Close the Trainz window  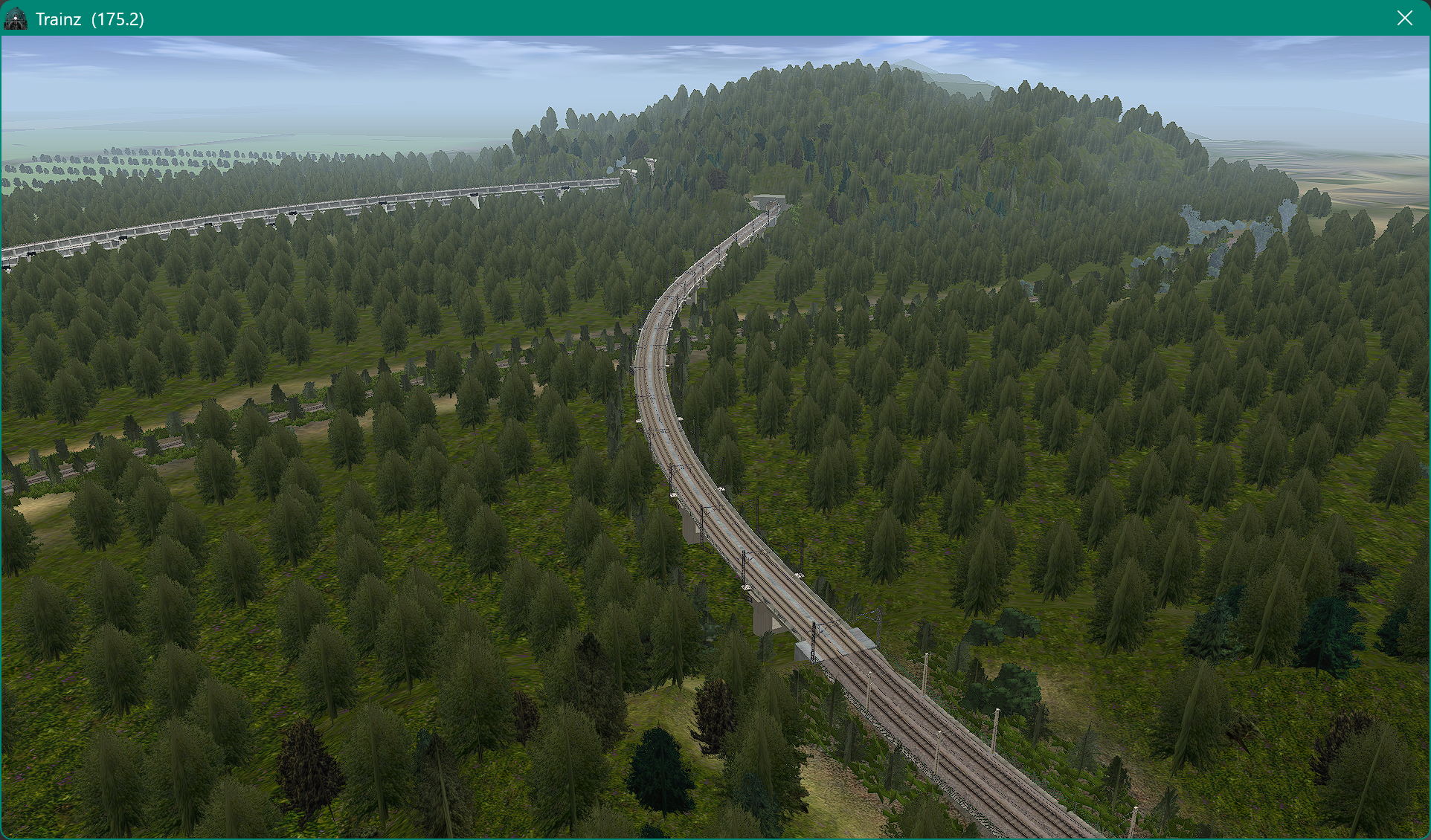(1404, 18)
